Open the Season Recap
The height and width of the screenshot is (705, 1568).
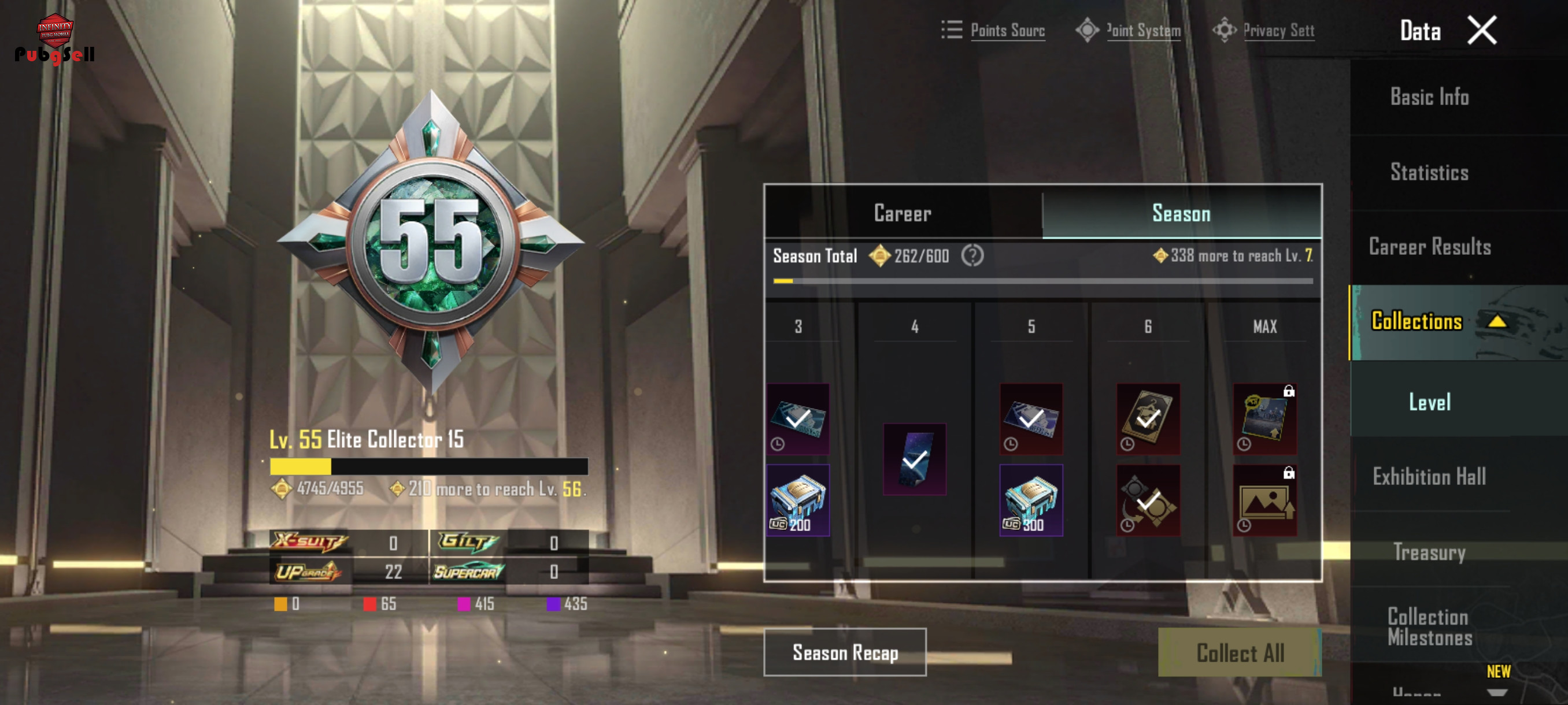(845, 652)
